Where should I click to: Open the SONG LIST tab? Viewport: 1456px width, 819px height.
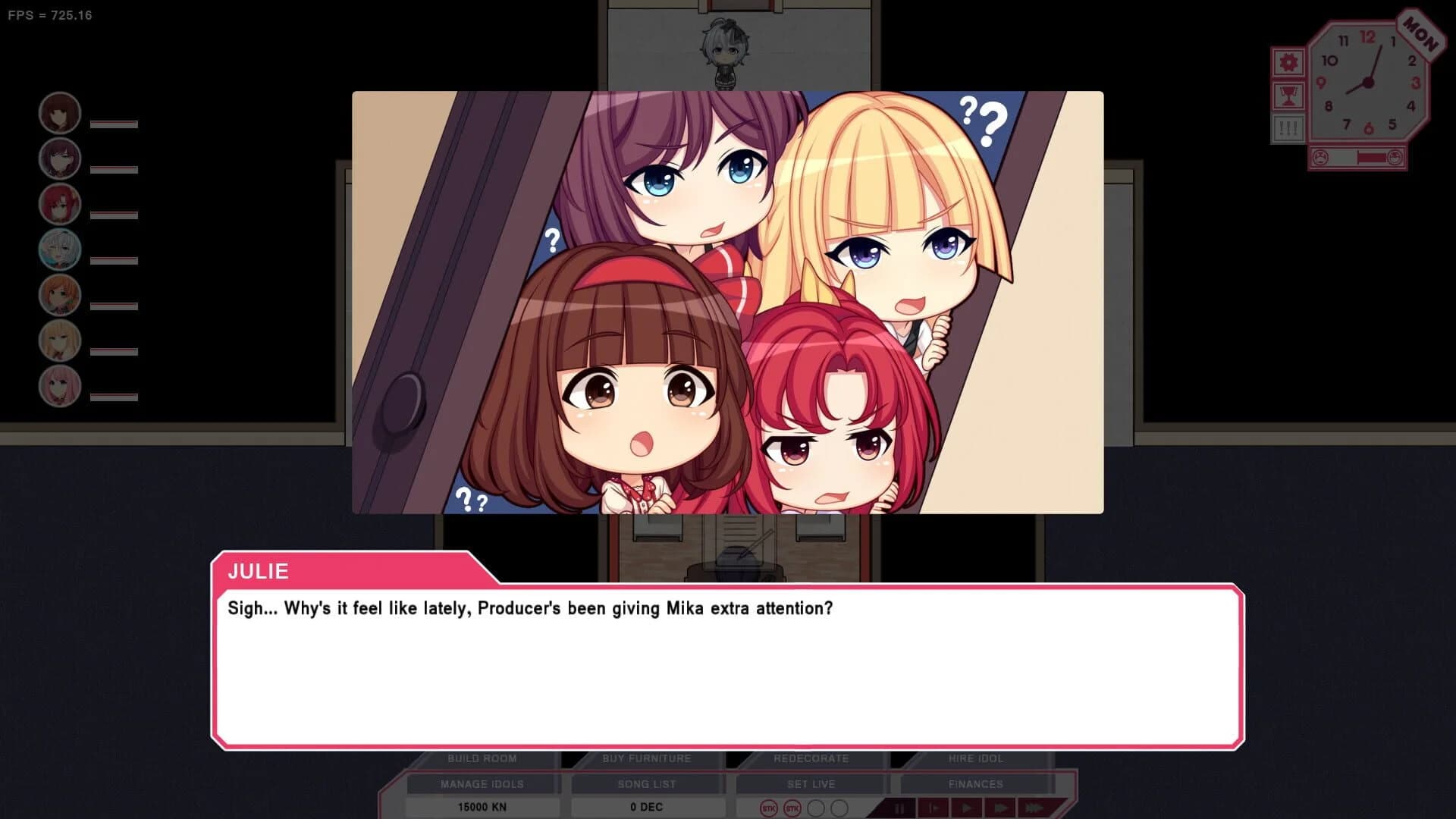click(x=648, y=784)
